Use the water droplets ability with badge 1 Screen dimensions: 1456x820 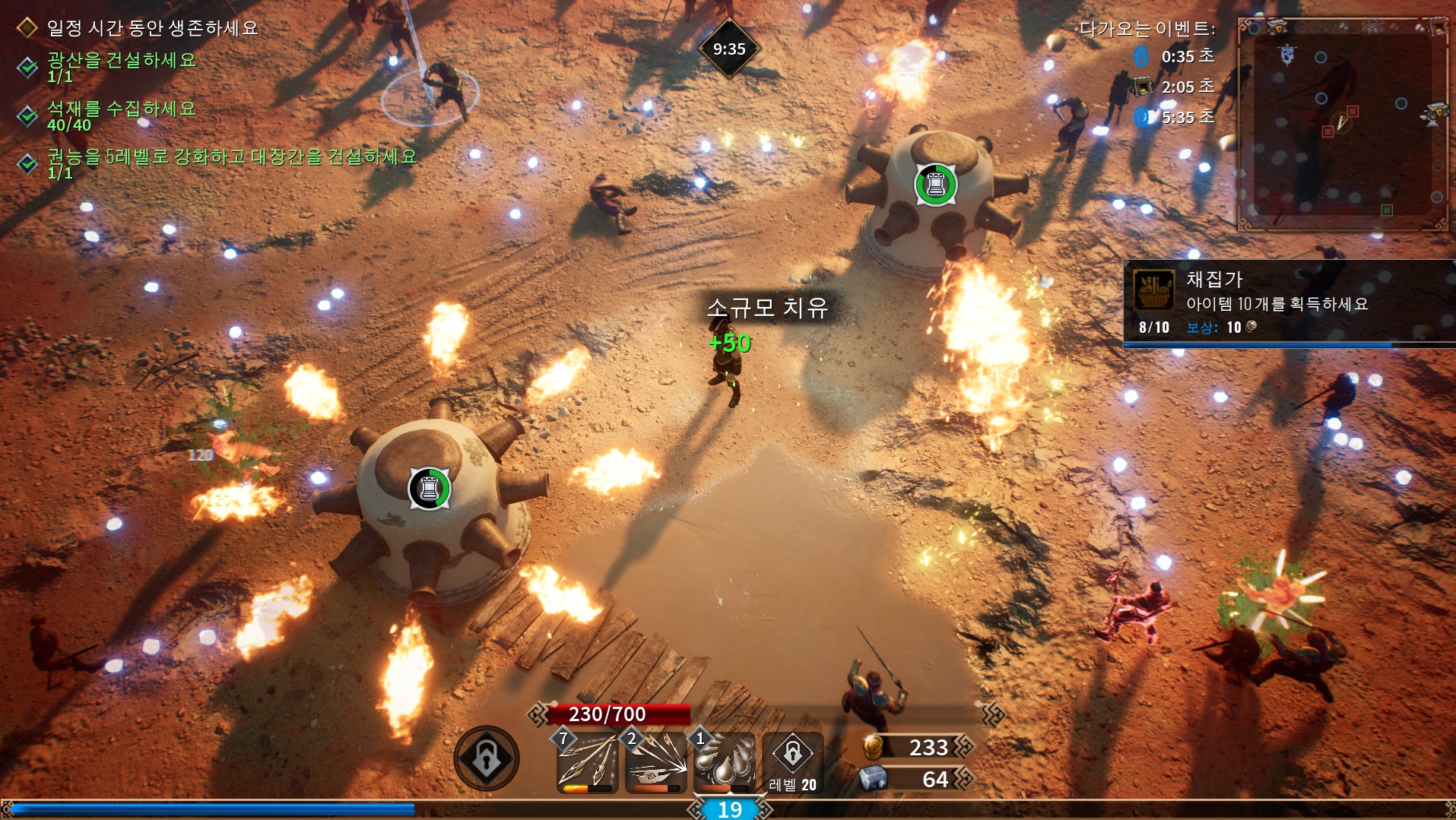[724, 762]
